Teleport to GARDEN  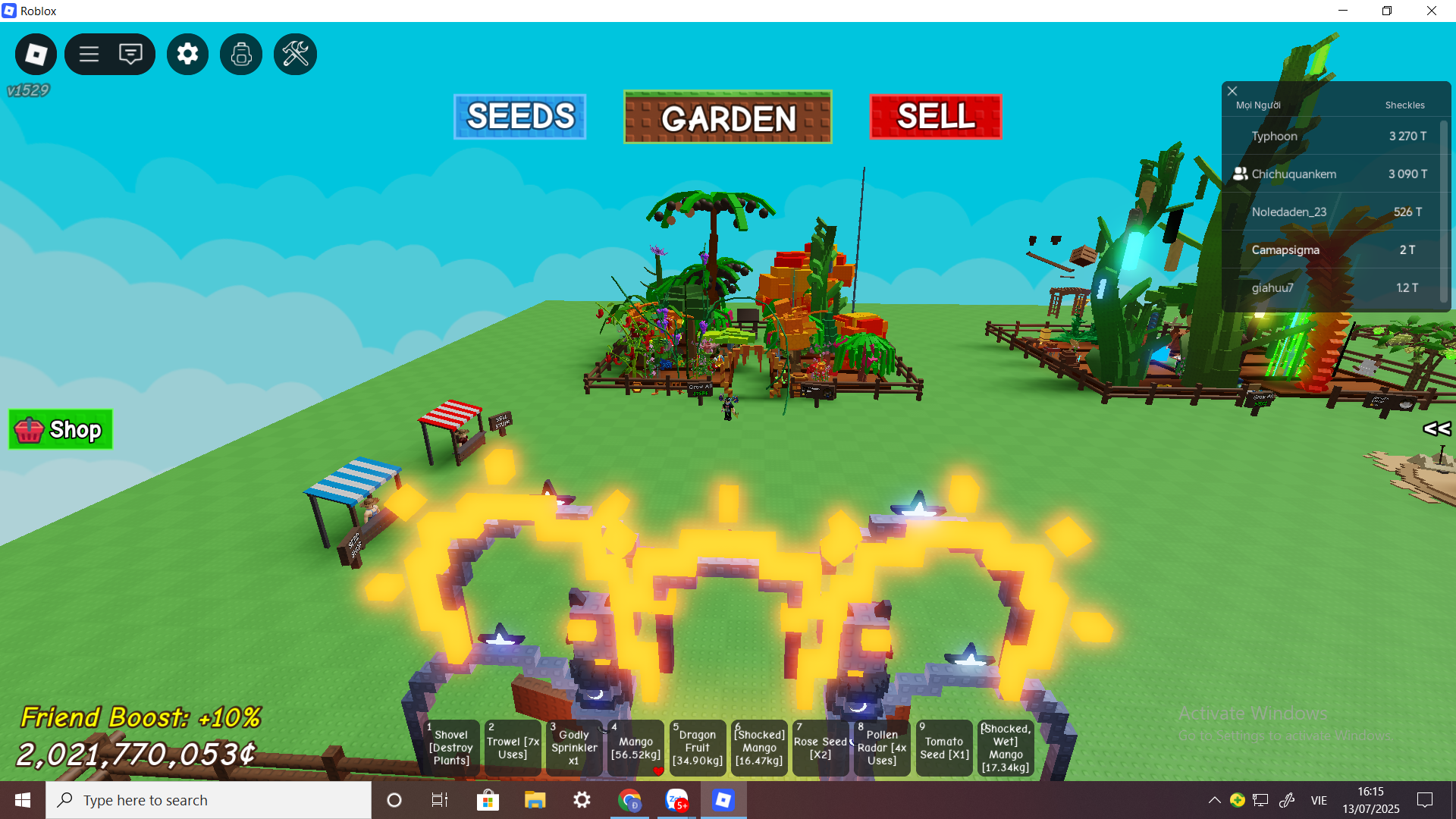(727, 118)
